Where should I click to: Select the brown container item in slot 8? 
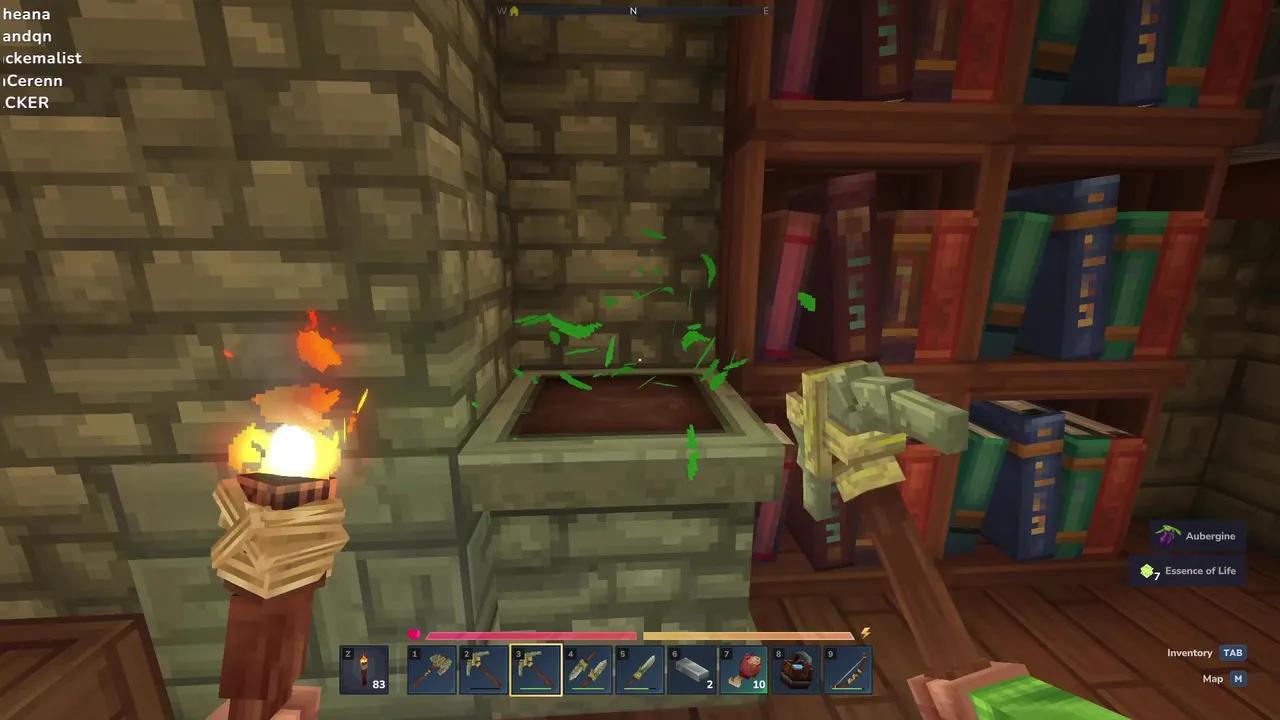796,669
